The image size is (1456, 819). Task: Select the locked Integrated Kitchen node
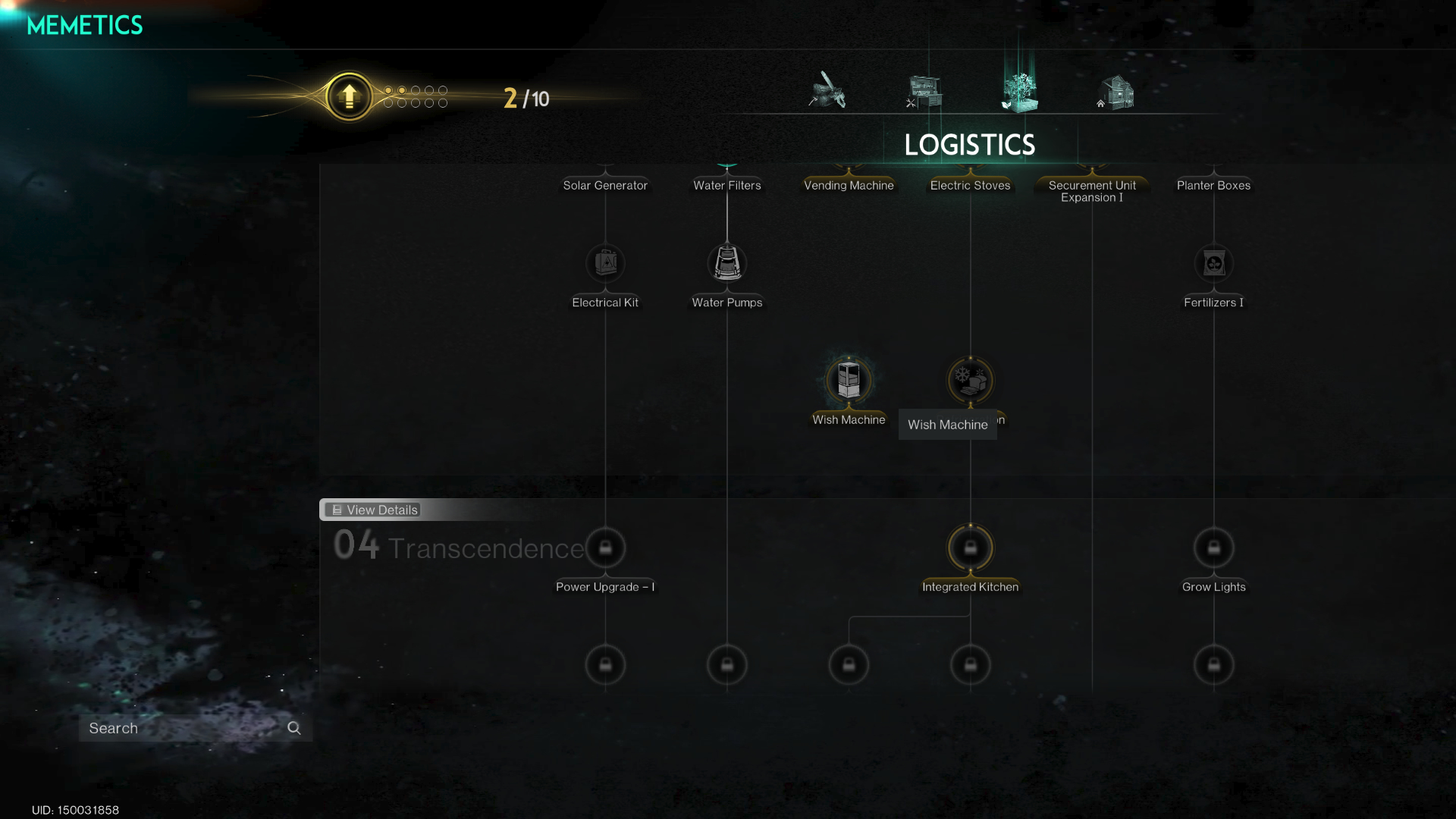tap(970, 548)
